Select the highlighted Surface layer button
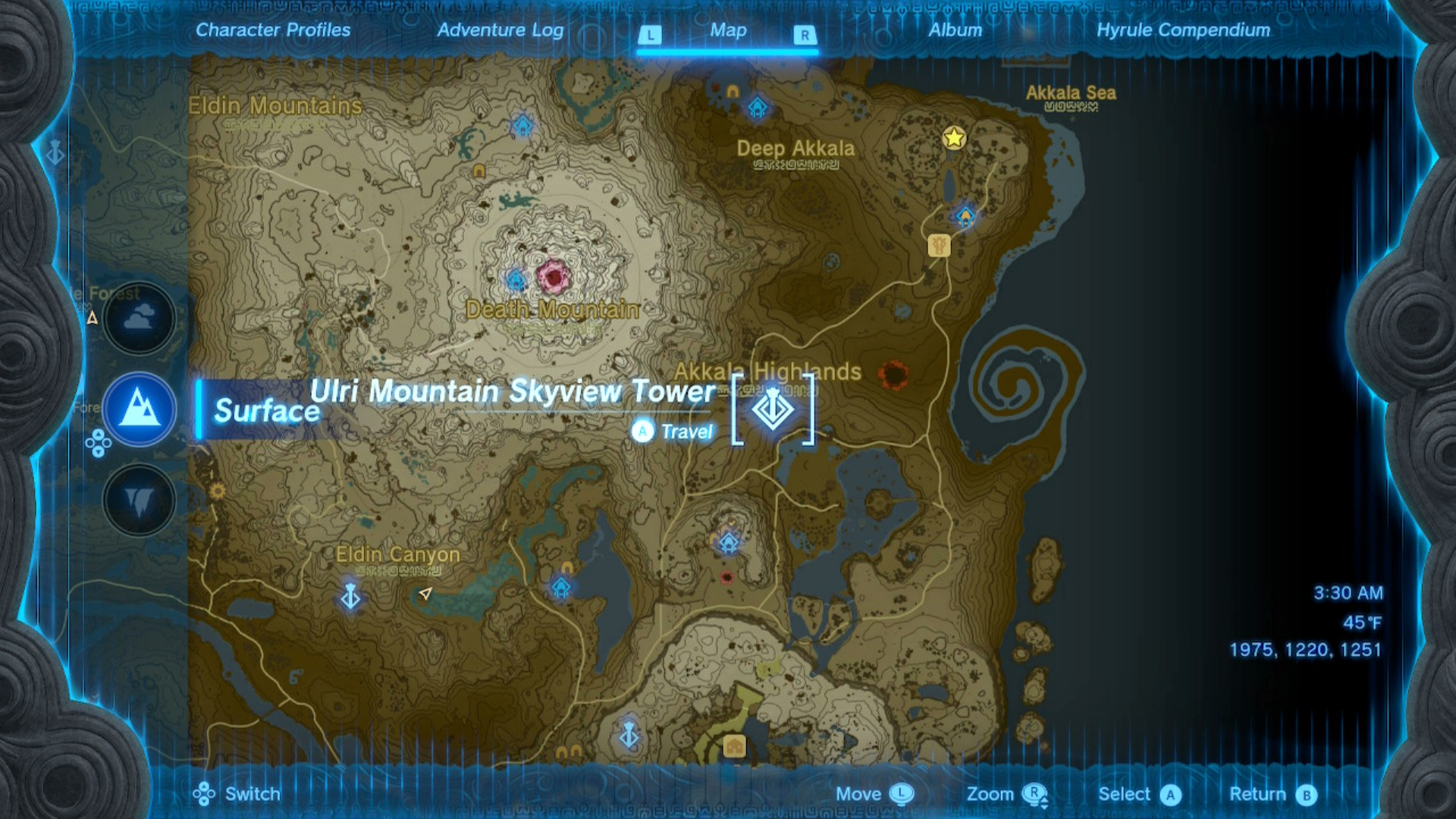This screenshot has width=1456, height=819. point(139,409)
